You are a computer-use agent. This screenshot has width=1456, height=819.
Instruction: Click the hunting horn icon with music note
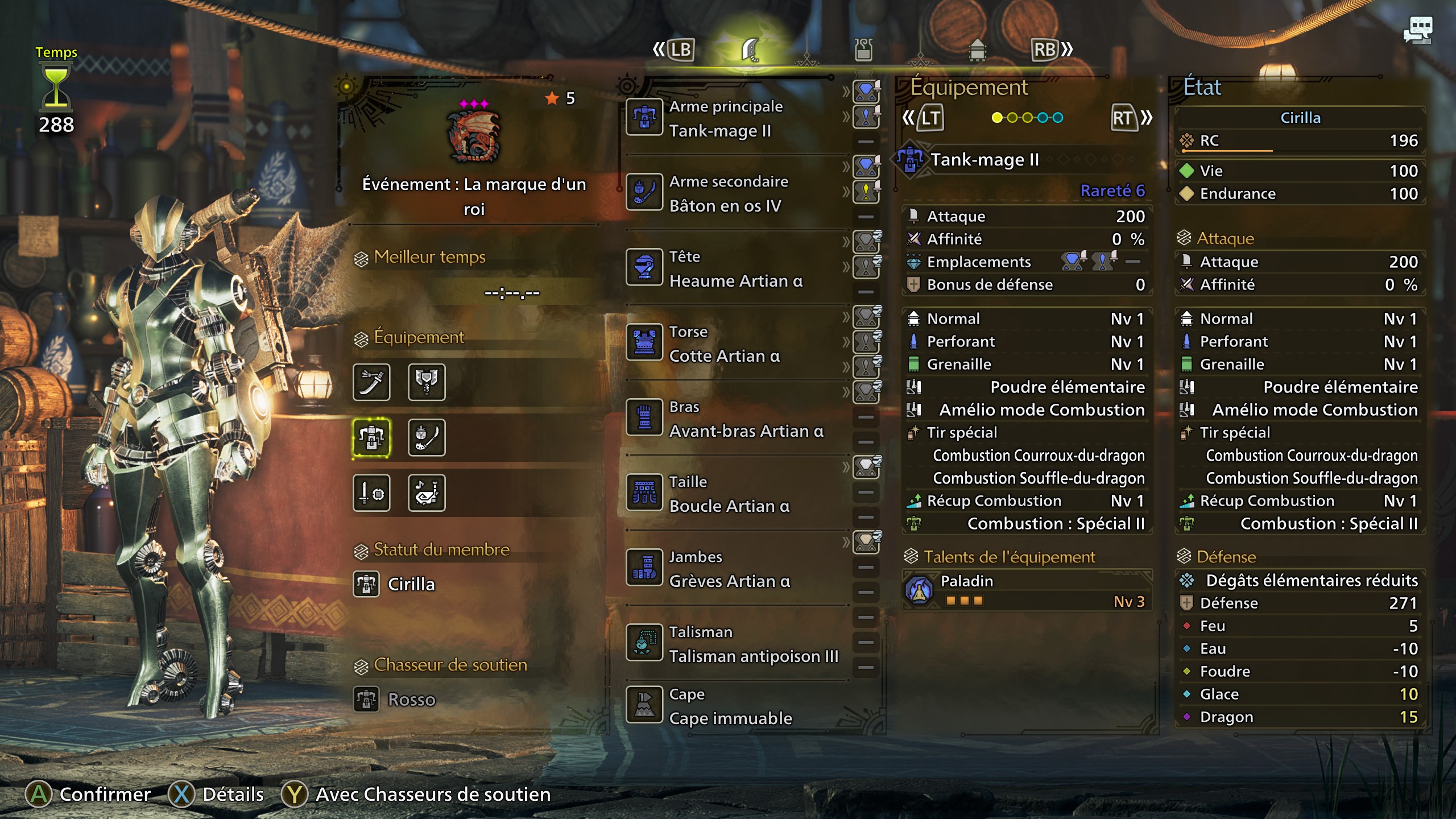coord(427,493)
